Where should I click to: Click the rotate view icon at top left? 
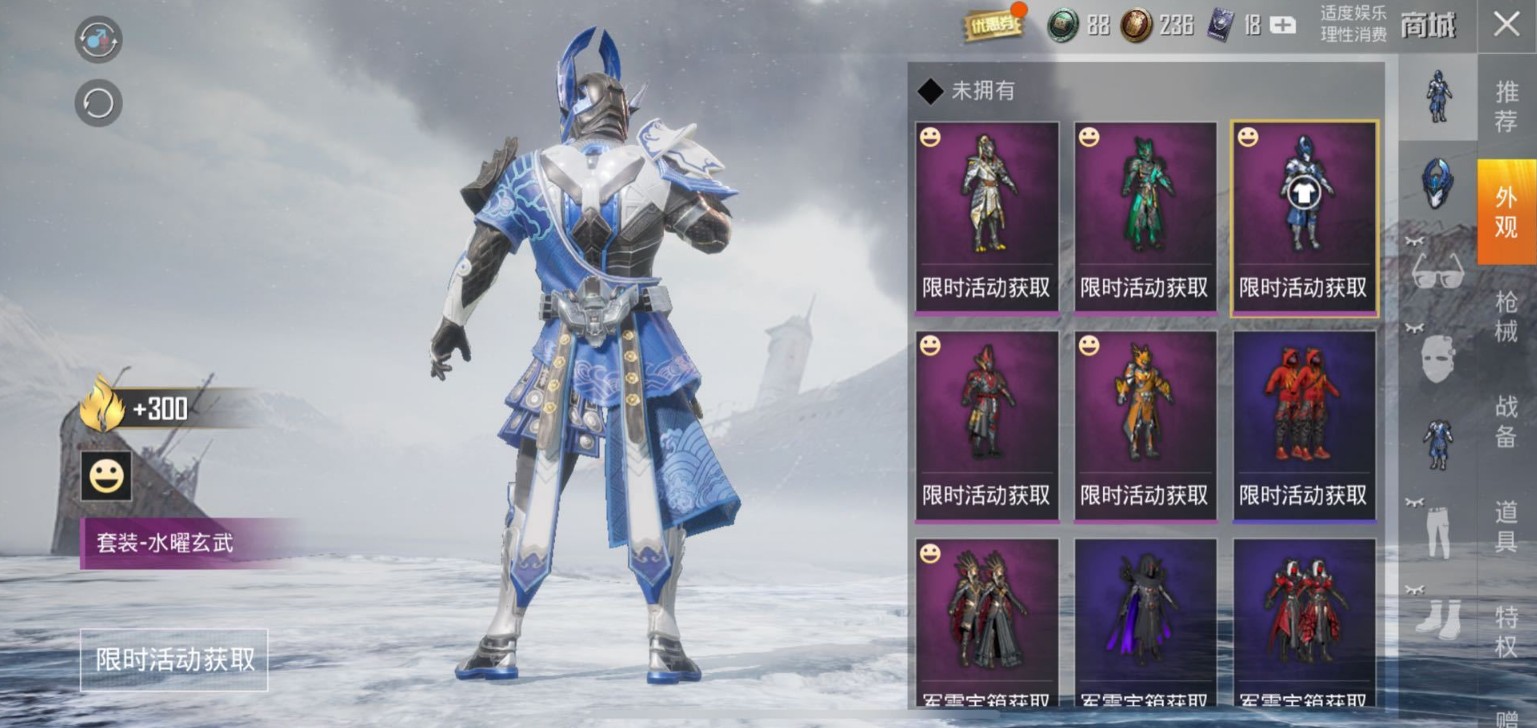[x=97, y=101]
